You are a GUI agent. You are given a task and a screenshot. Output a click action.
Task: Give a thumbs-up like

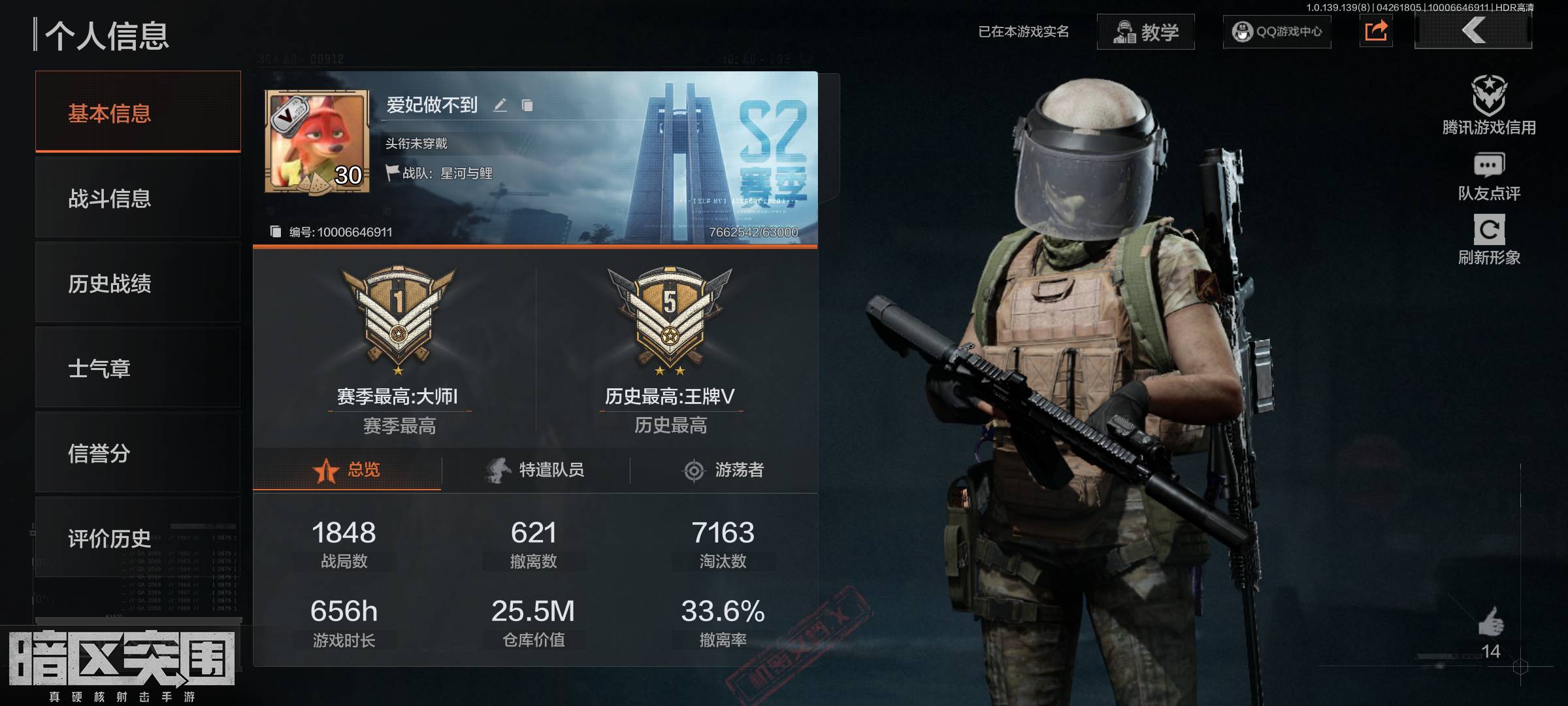tap(1491, 622)
